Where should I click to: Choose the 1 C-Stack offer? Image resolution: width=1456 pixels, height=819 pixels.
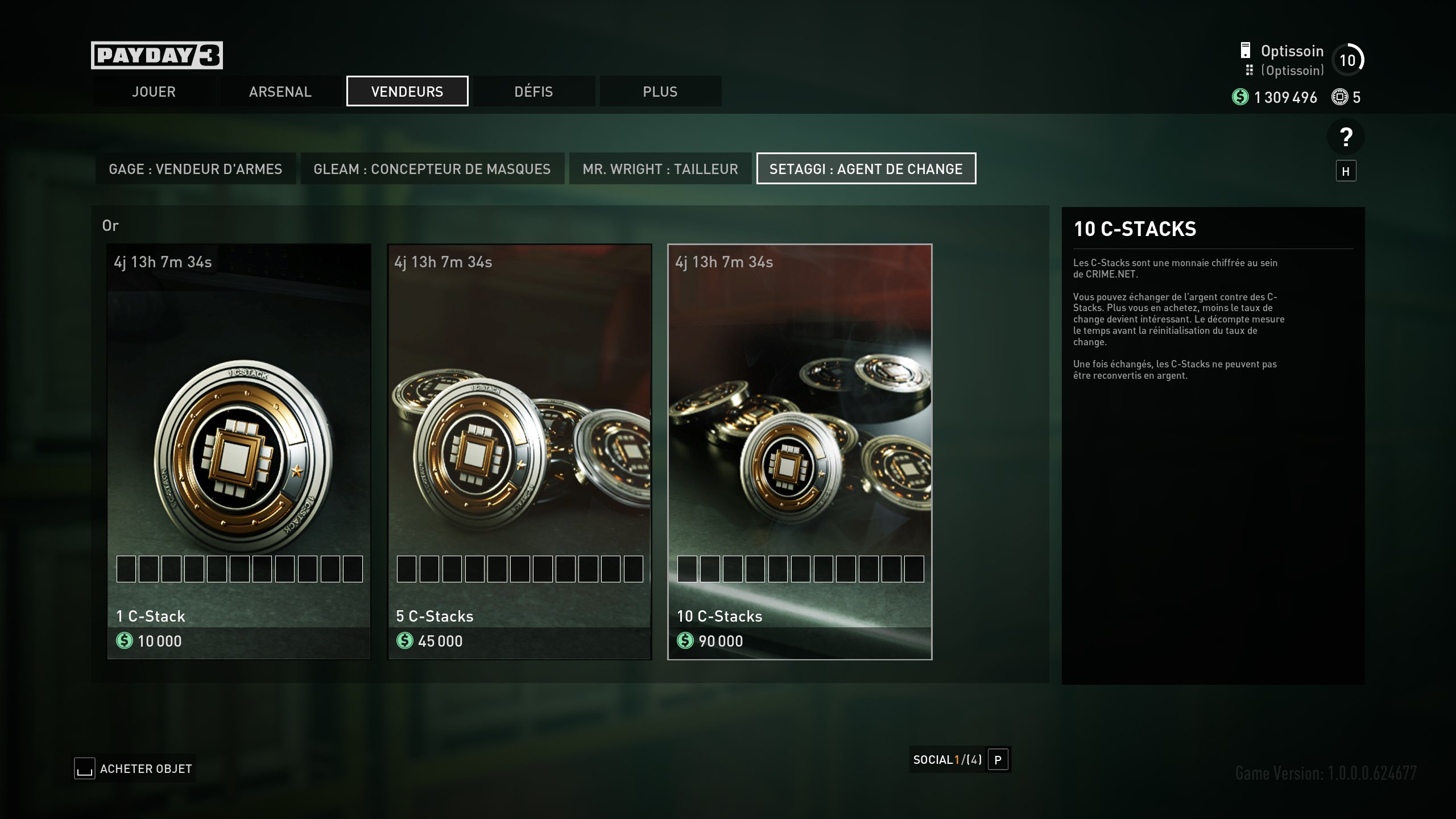(239, 452)
